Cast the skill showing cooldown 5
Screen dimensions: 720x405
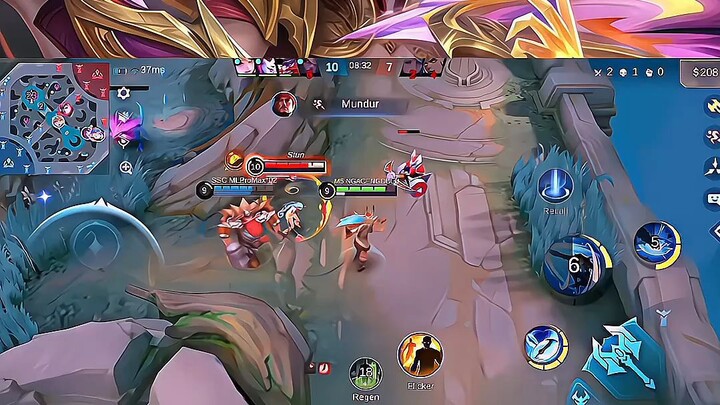656,244
